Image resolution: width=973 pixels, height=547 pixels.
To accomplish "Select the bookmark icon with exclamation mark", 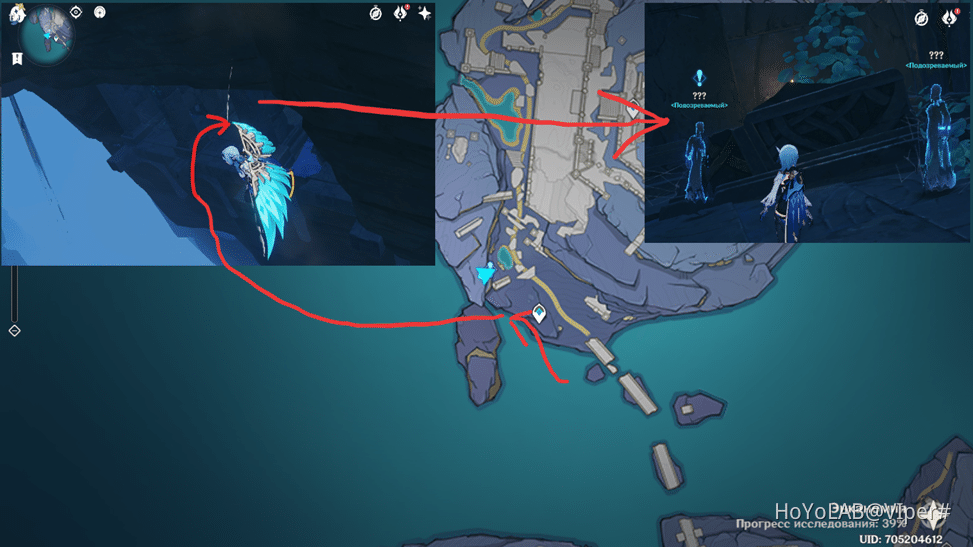I will point(17,59).
